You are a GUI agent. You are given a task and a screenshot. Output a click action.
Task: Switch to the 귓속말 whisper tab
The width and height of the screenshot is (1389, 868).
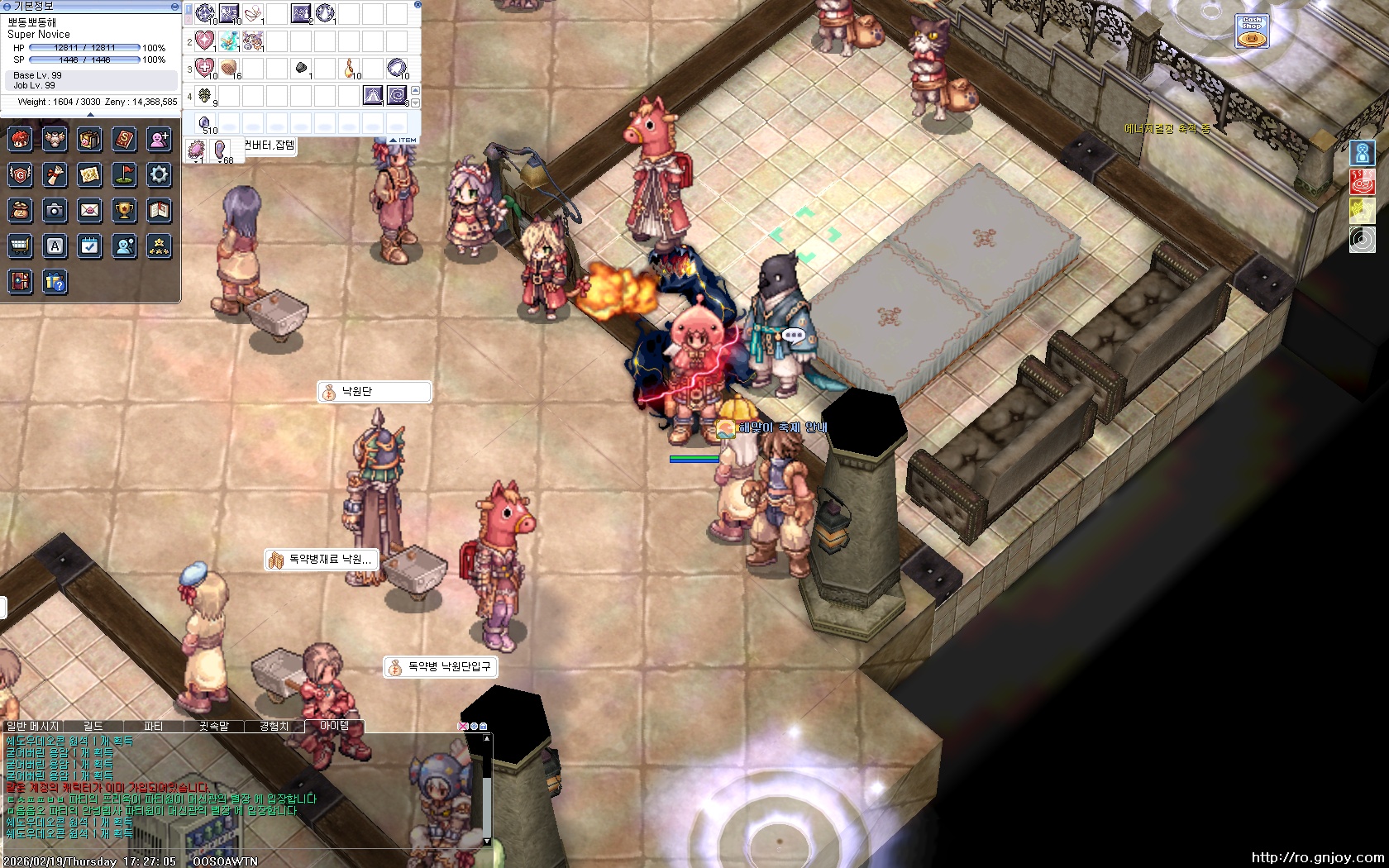click(x=213, y=726)
